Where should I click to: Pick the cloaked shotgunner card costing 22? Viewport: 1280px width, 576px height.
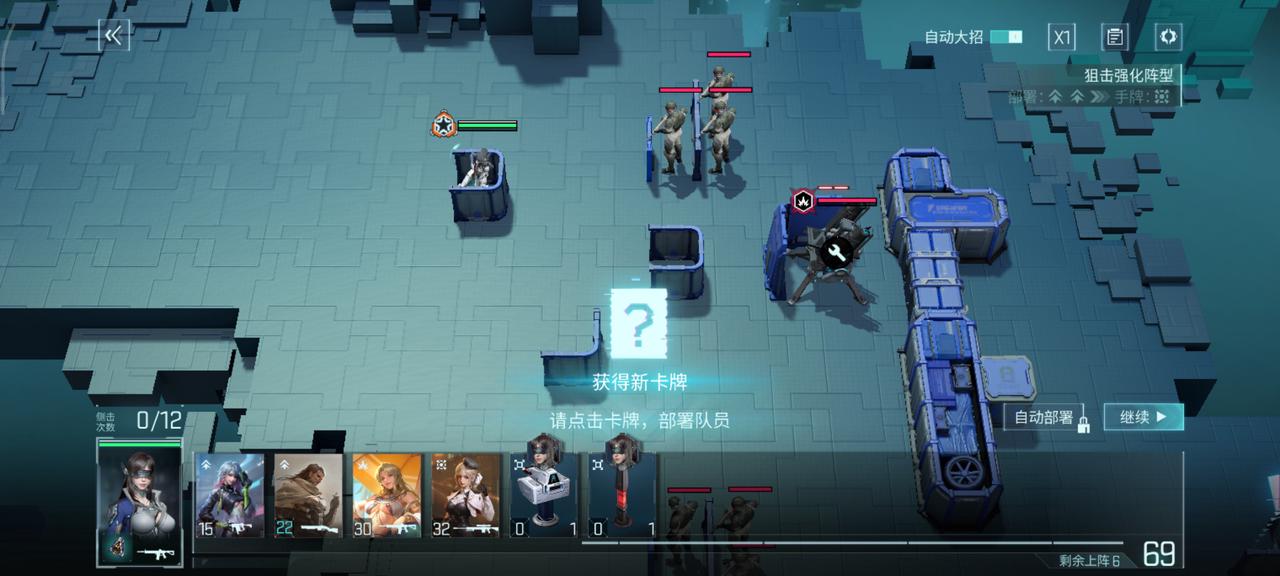point(308,495)
